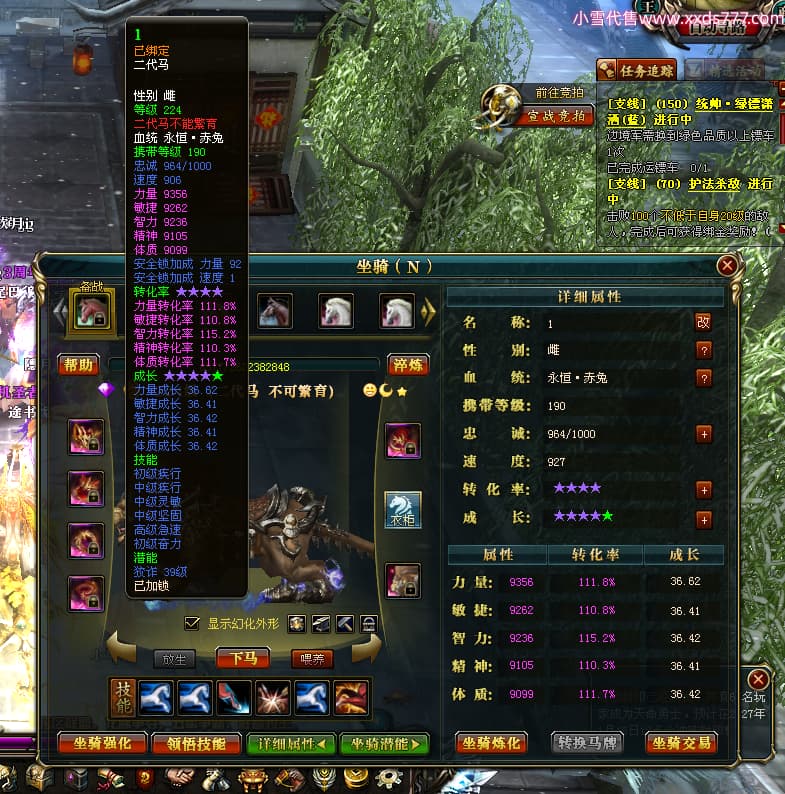The height and width of the screenshot is (794, 785).
Task: Release the mount with 放生
Action: (x=175, y=659)
